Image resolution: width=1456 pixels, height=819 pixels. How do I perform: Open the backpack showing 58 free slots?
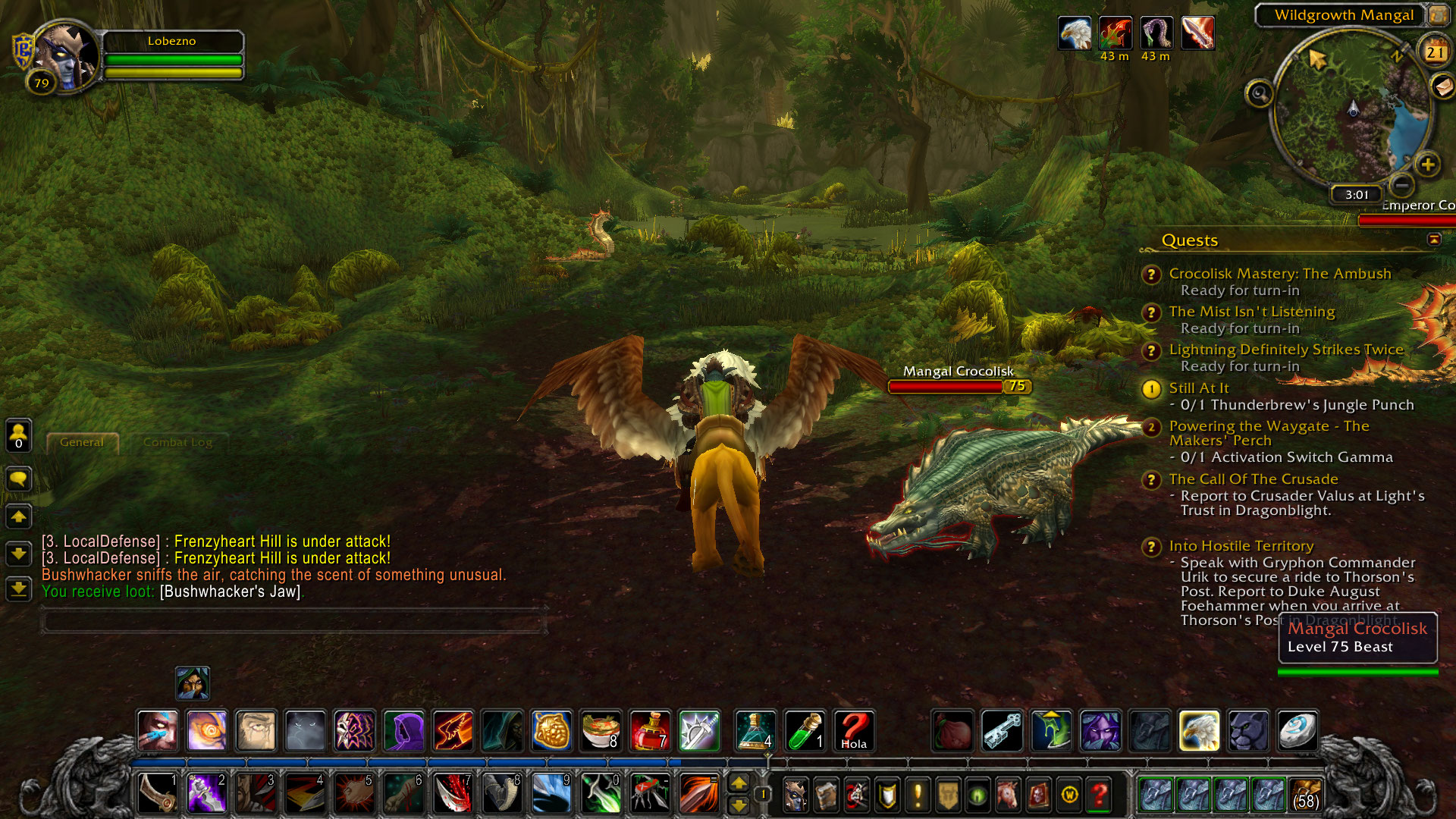coord(1305,795)
